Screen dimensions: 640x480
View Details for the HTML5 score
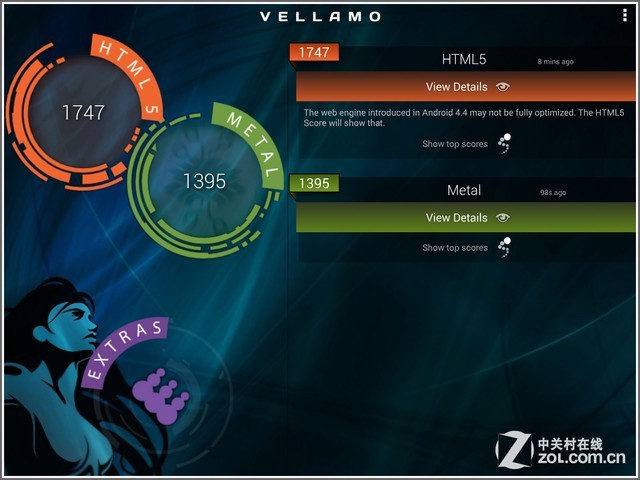point(467,86)
